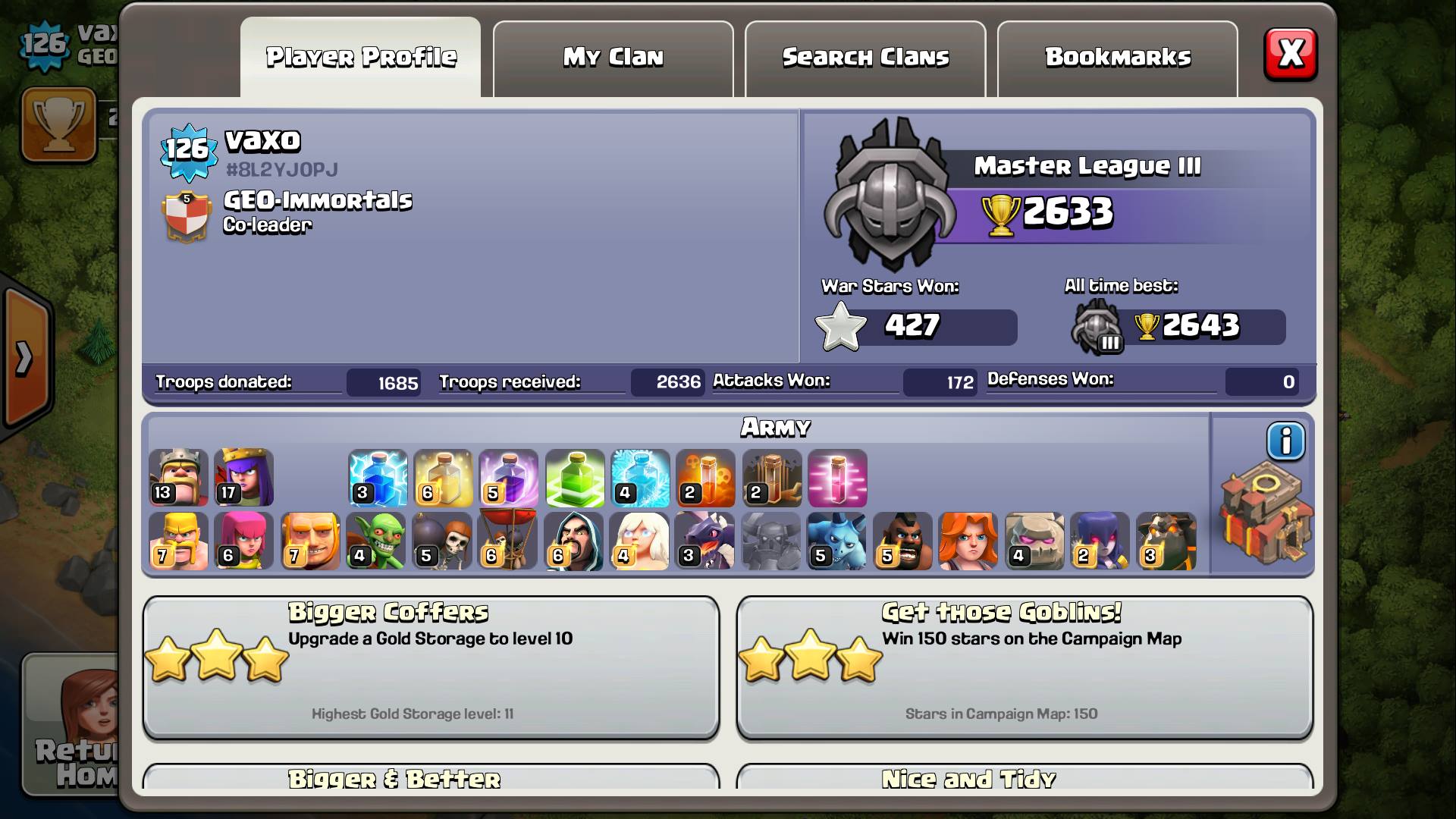Close the profile window with red X

click(1290, 55)
